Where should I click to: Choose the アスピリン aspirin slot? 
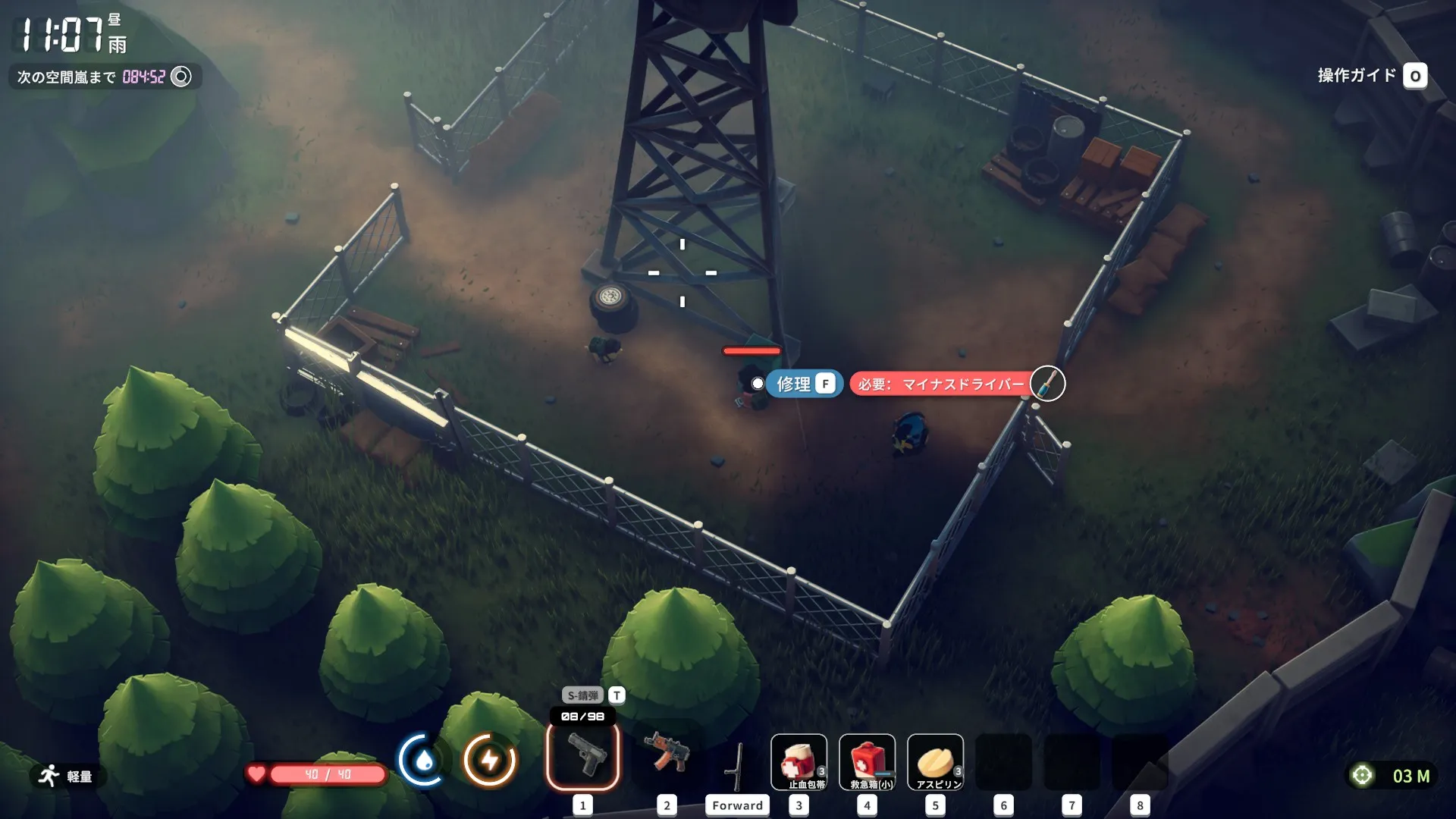935,762
